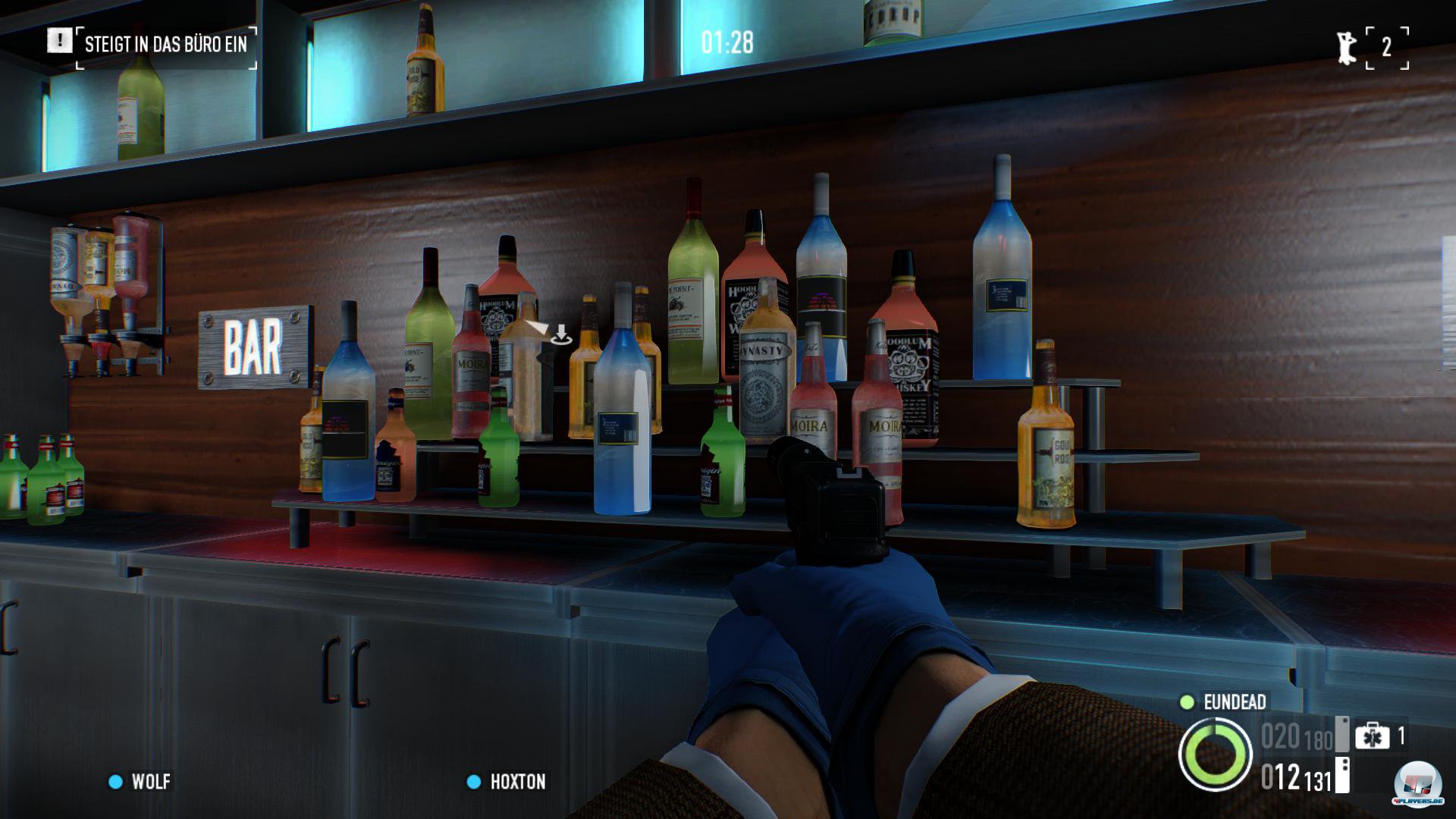This screenshot has height=819, width=1456.
Task: Select the hostage counter icon
Action: (x=1347, y=48)
